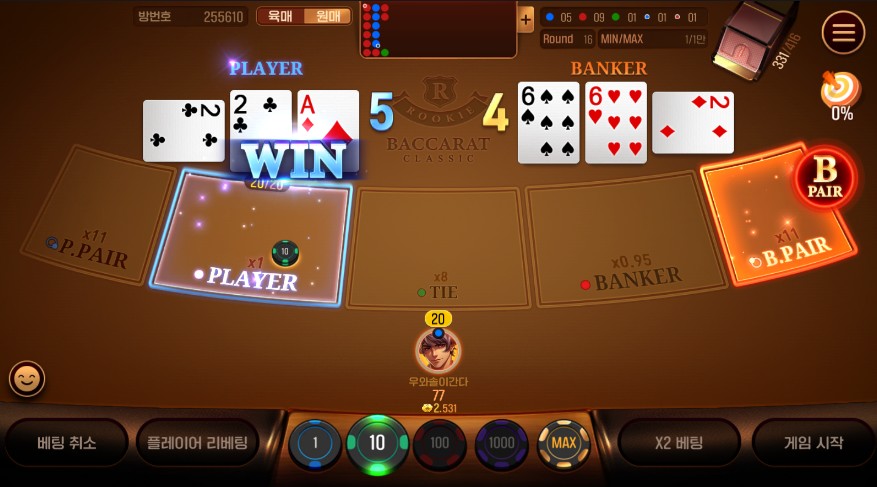Open the hamburger menu
The height and width of the screenshot is (487, 877).
[x=843, y=33]
